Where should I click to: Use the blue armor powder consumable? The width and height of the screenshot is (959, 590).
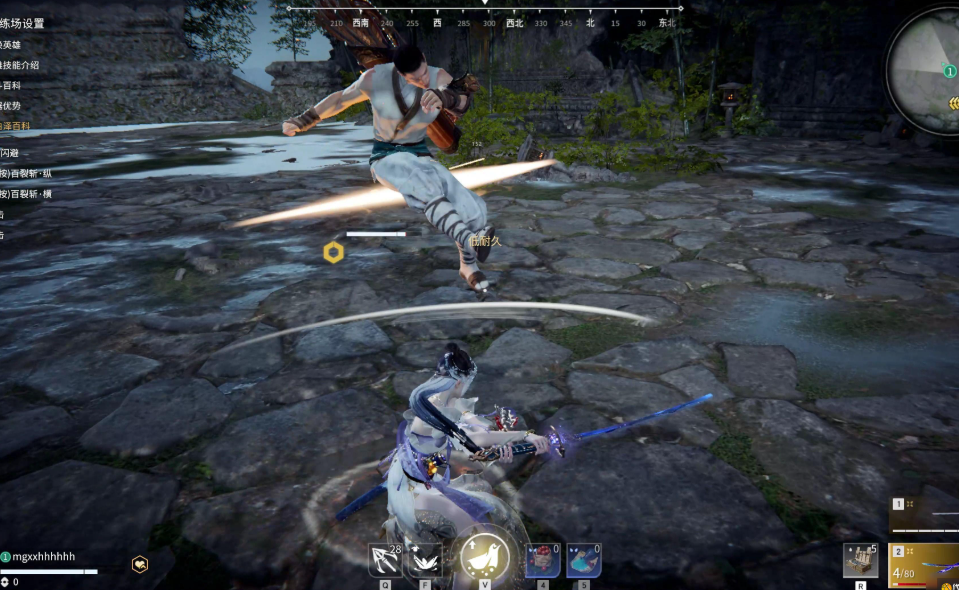click(583, 560)
